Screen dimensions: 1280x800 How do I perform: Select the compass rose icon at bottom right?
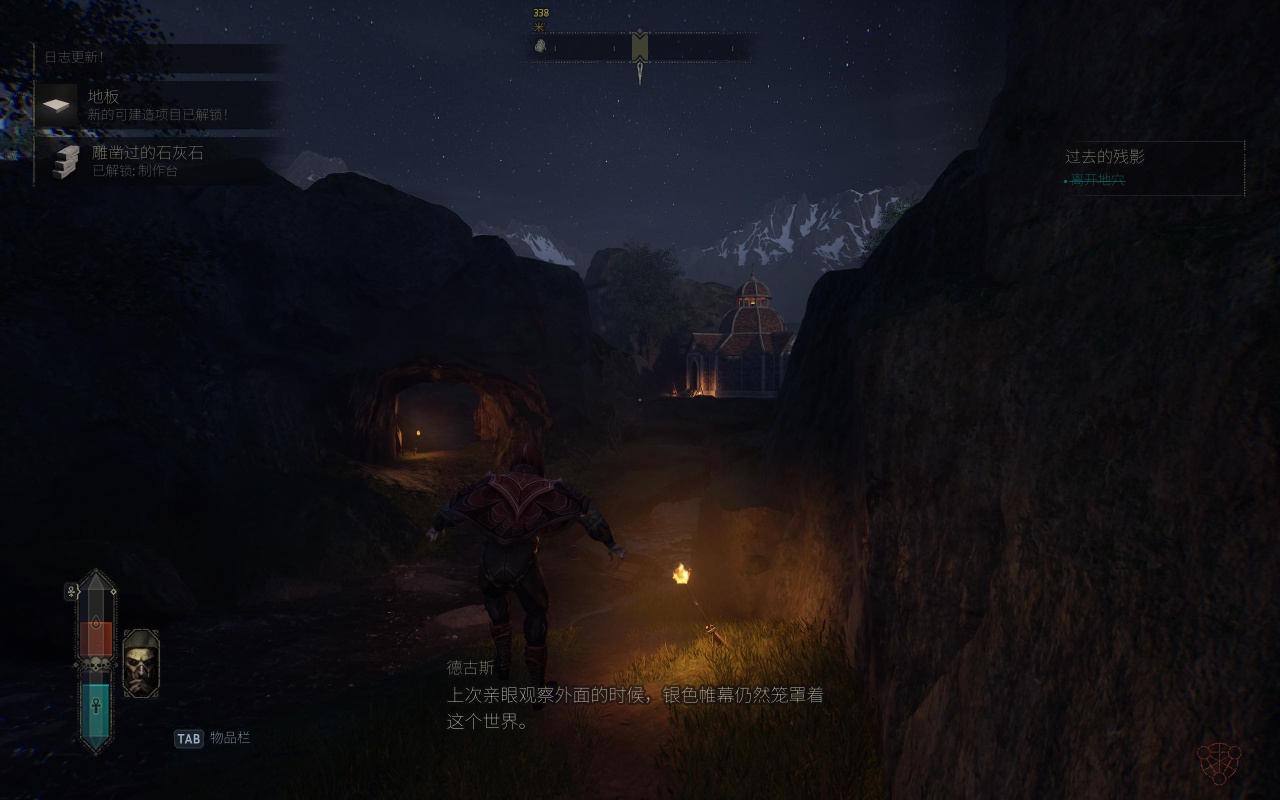coord(1218,763)
